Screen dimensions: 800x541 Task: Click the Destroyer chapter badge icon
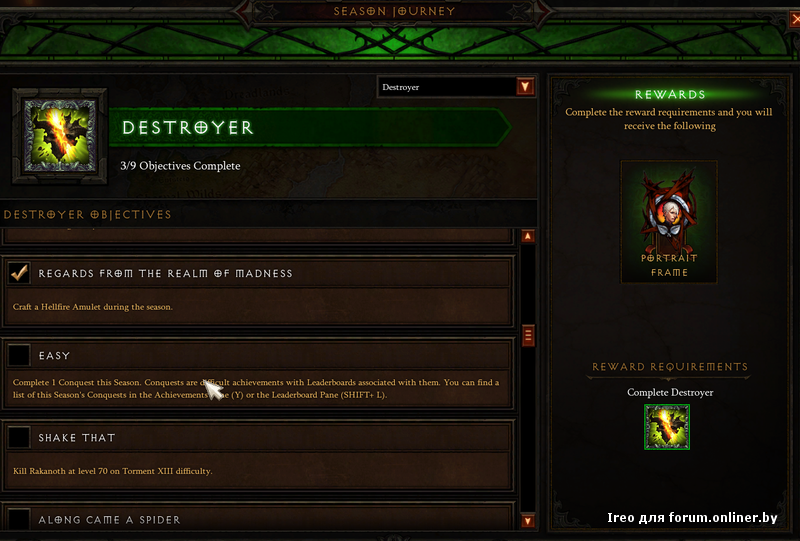click(58, 138)
